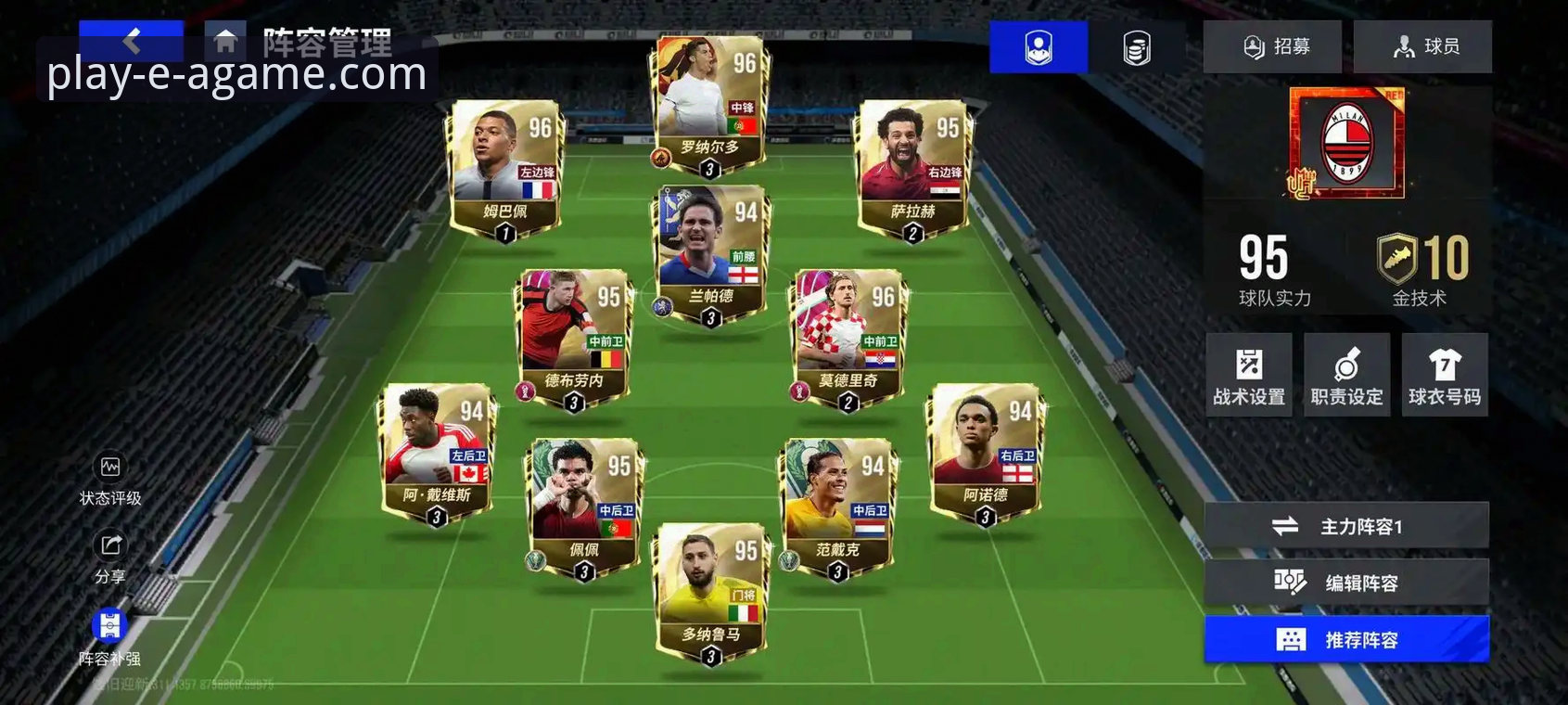1568x705 pixels.
Task: Choose 推荐阵容 recommended lineup
Action: pyautogui.click(x=1346, y=639)
